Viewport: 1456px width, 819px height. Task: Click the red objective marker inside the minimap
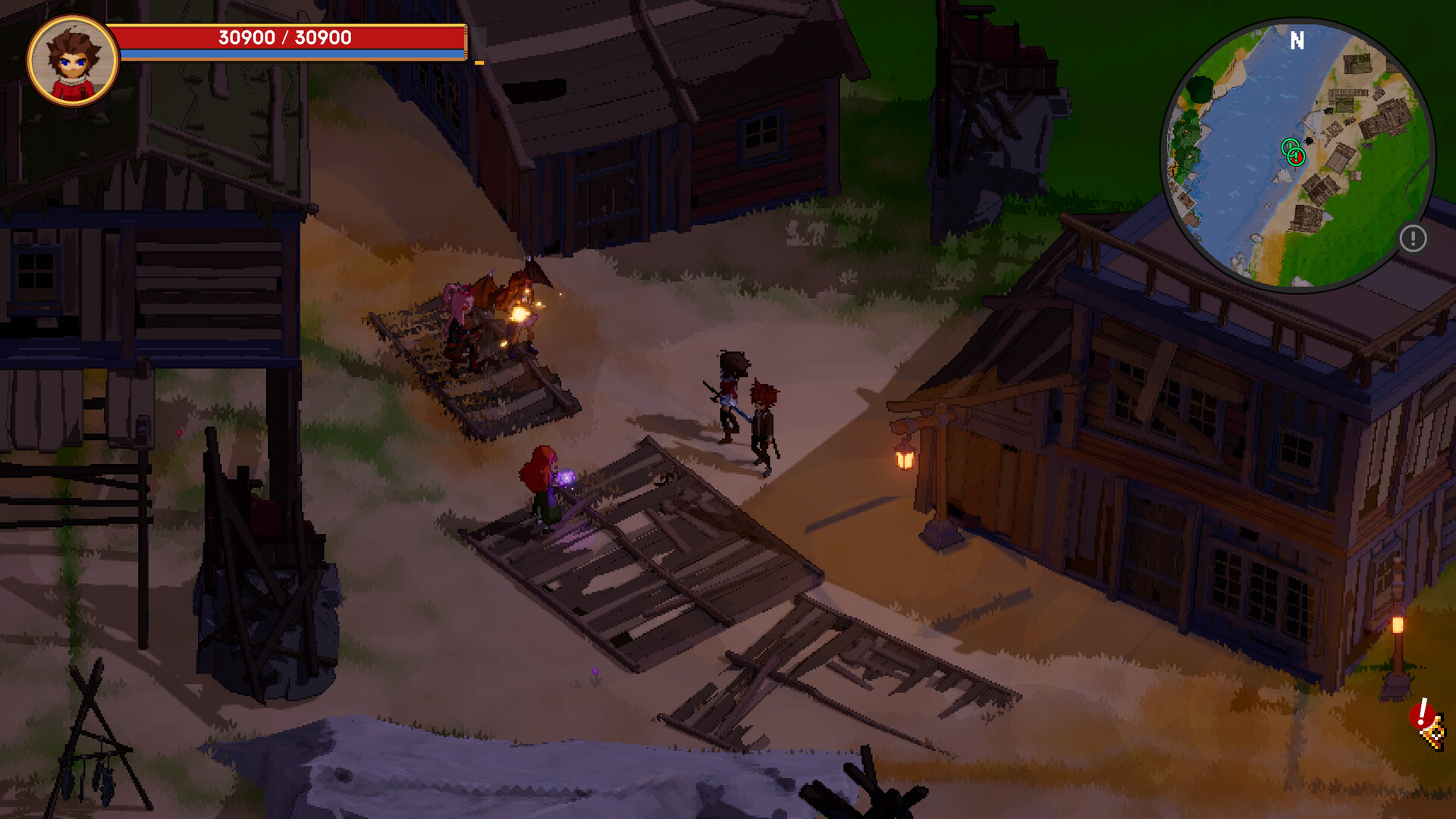tap(1296, 158)
